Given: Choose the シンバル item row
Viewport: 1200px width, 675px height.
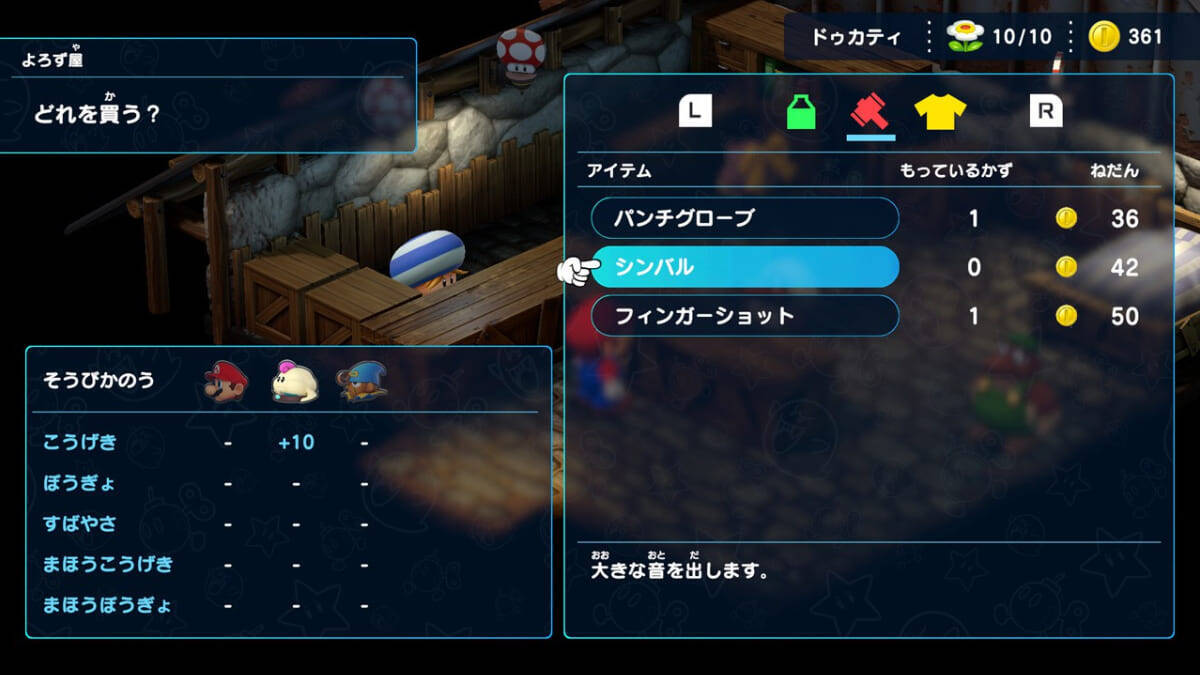Looking at the screenshot, I should point(744,267).
